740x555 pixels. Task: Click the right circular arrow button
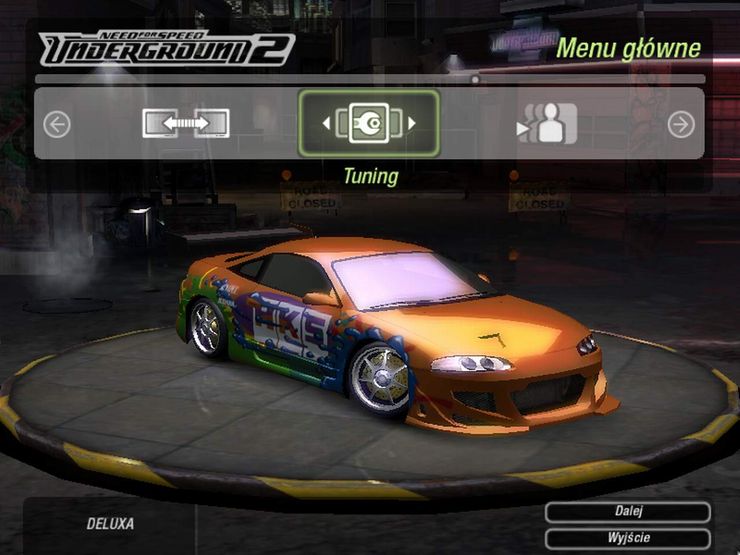point(681,124)
